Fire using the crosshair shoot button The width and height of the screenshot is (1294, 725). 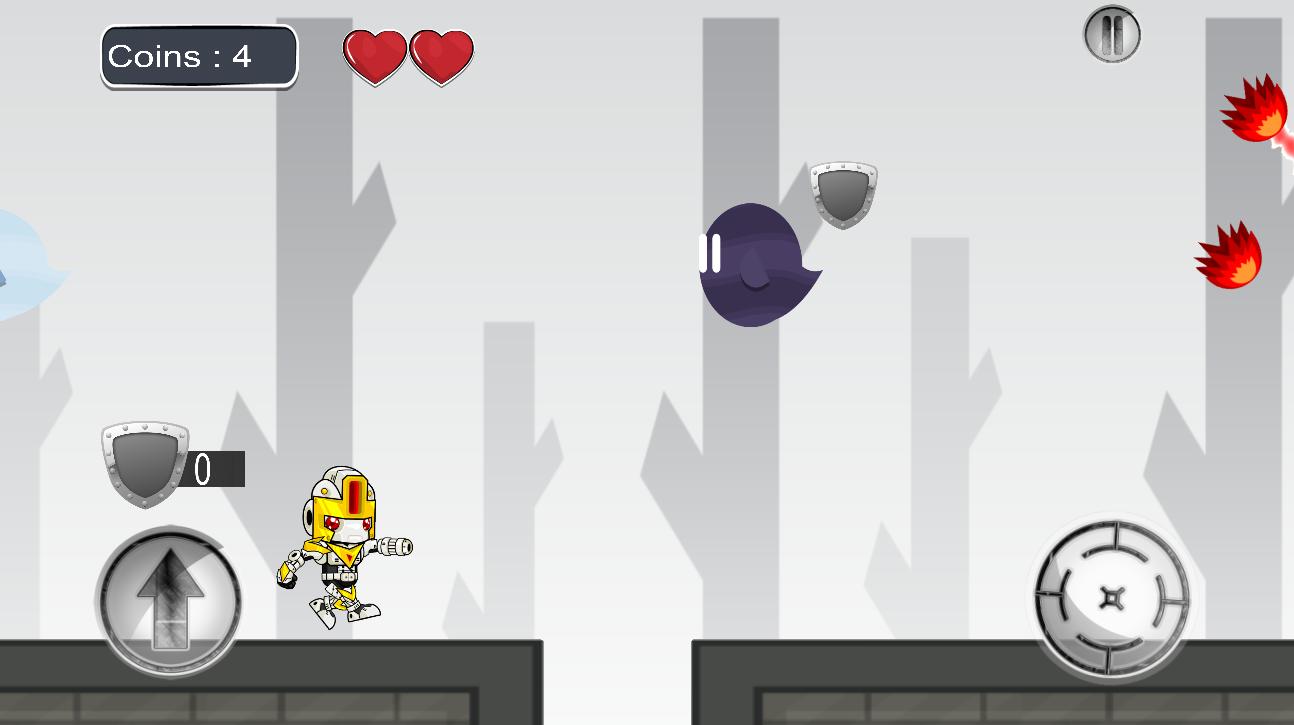click(x=1111, y=598)
